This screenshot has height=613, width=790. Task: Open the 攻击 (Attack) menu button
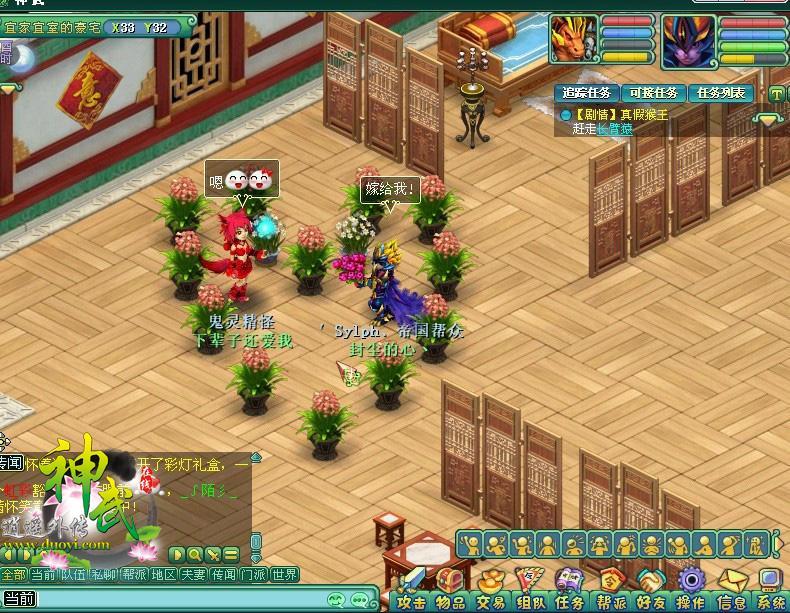click(413, 590)
